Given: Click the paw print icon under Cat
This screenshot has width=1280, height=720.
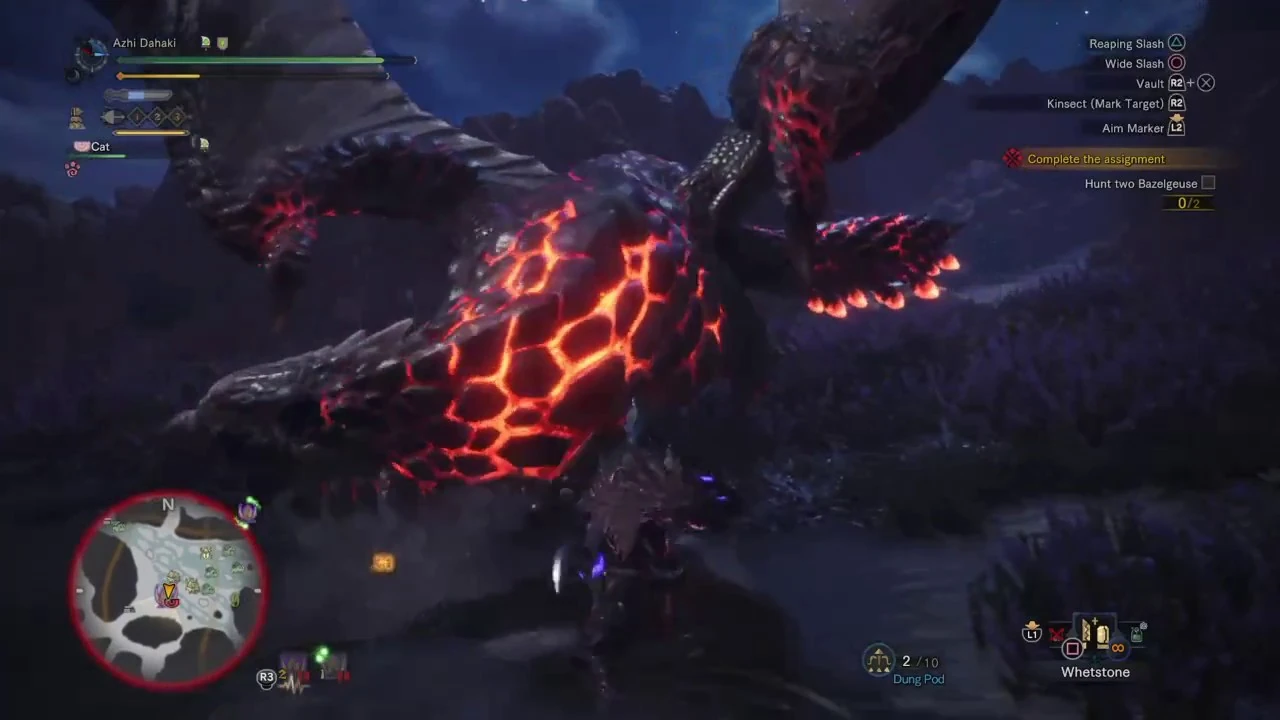Looking at the screenshot, I should pyautogui.click(x=72, y=167).
